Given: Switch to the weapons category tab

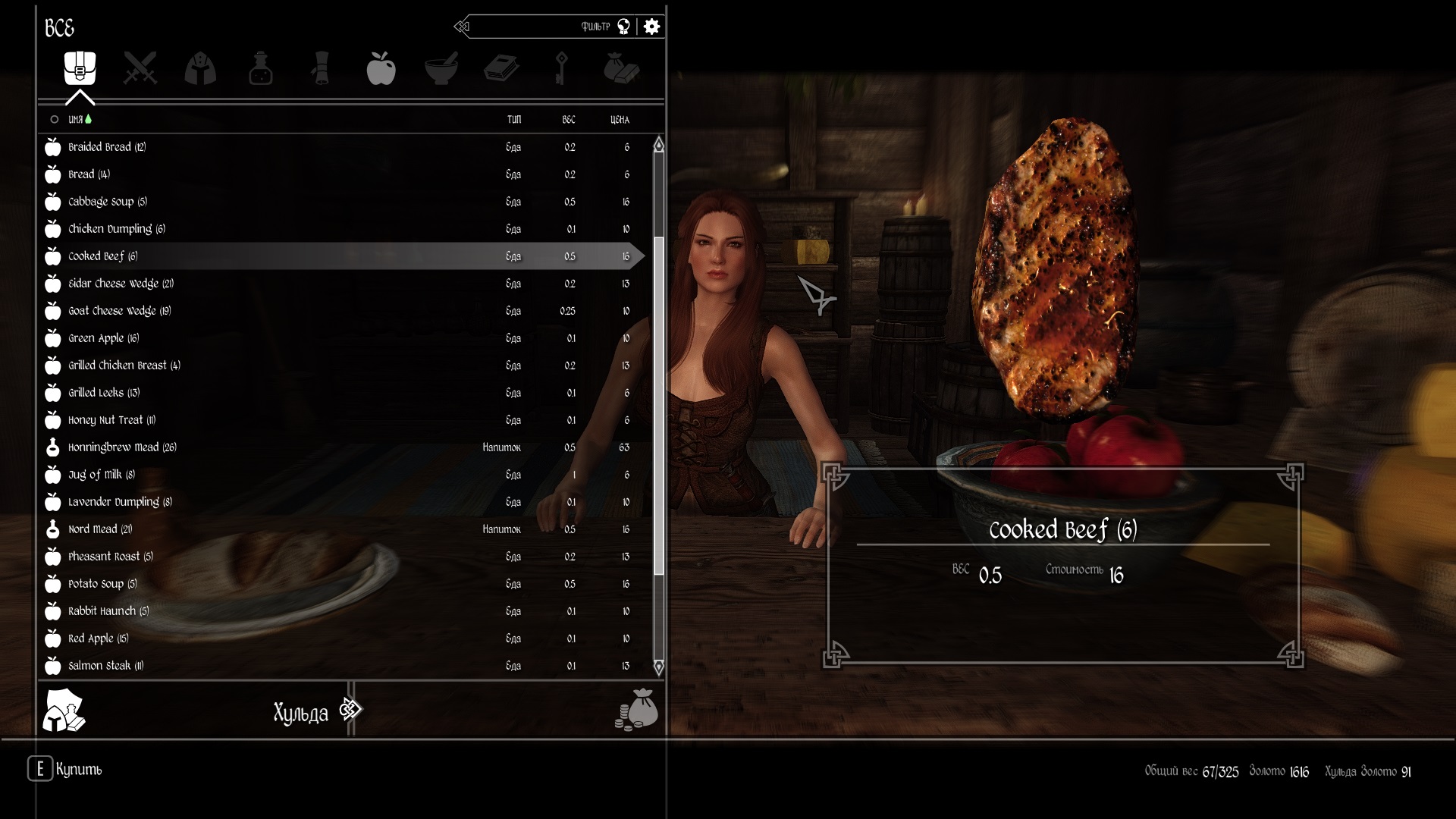Looking at the screenshot, I should click(x=140, y=68).
